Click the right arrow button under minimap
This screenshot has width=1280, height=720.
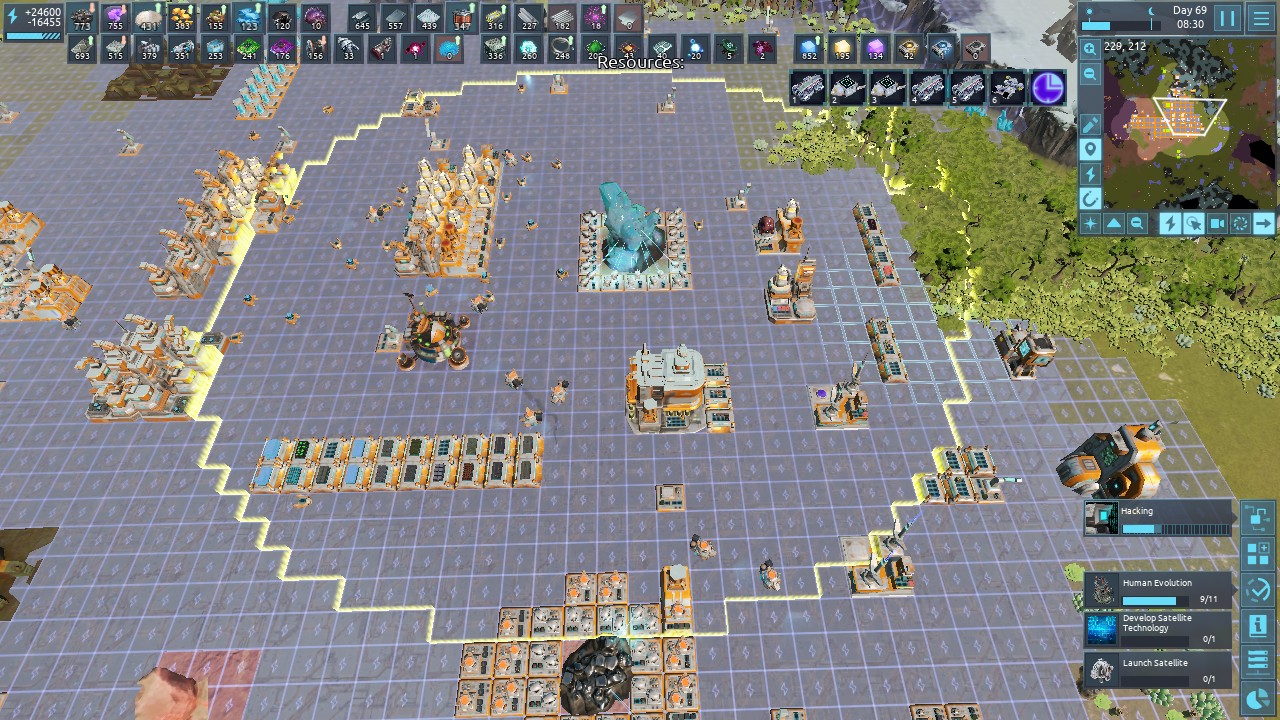[x=1264, y=224]
